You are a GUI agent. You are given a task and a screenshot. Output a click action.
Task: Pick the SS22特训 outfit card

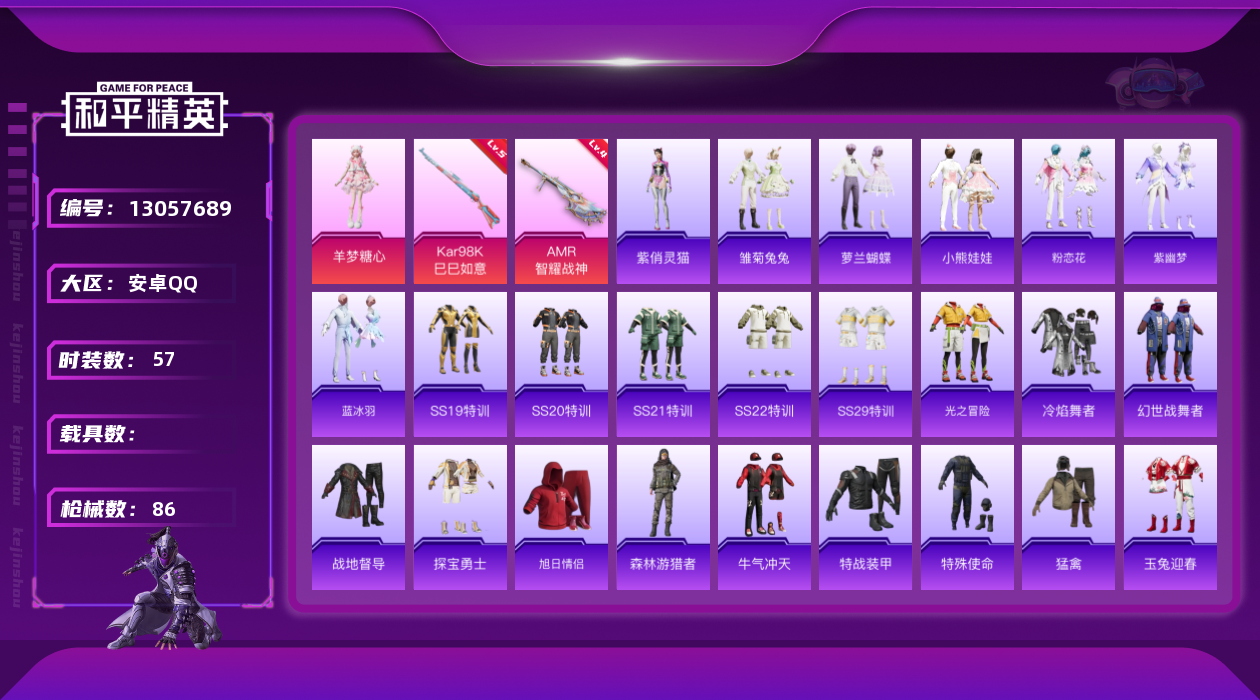(x=764, y=363)
